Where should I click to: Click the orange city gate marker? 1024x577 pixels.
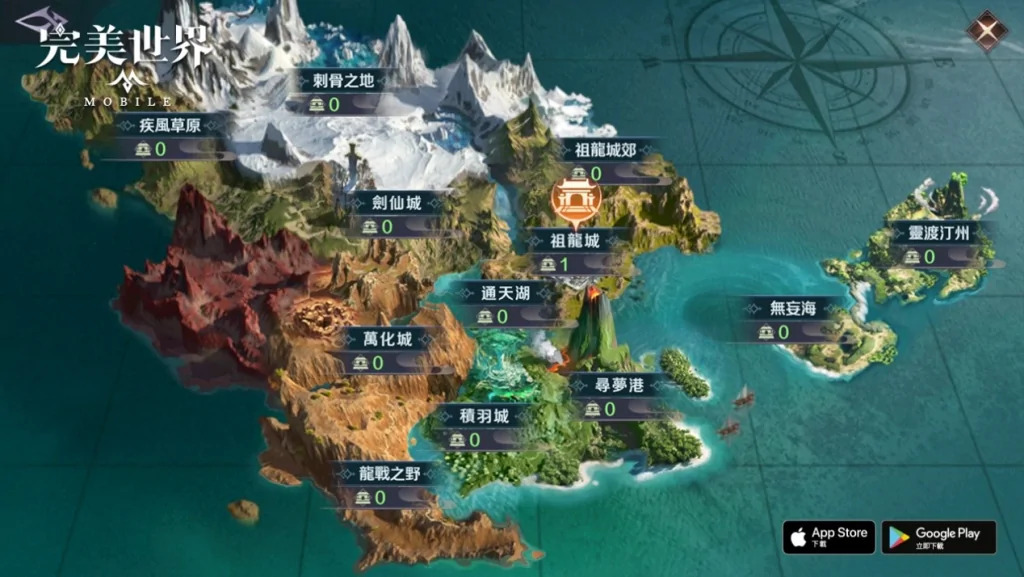pos(576,202)
